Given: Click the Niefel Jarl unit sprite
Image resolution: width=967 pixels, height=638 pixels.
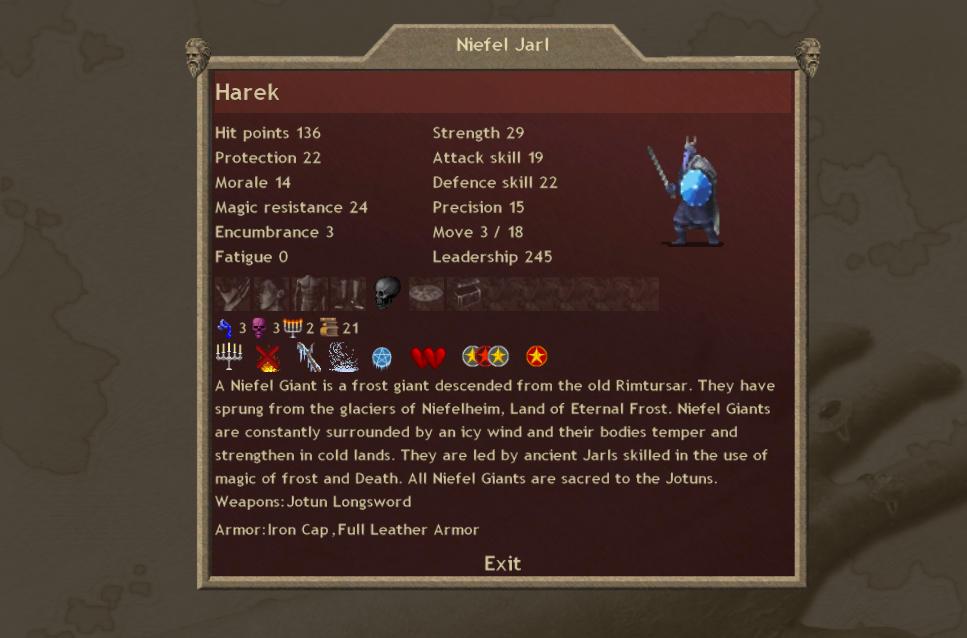Looking at the screenshot, I should coord(686,193).
